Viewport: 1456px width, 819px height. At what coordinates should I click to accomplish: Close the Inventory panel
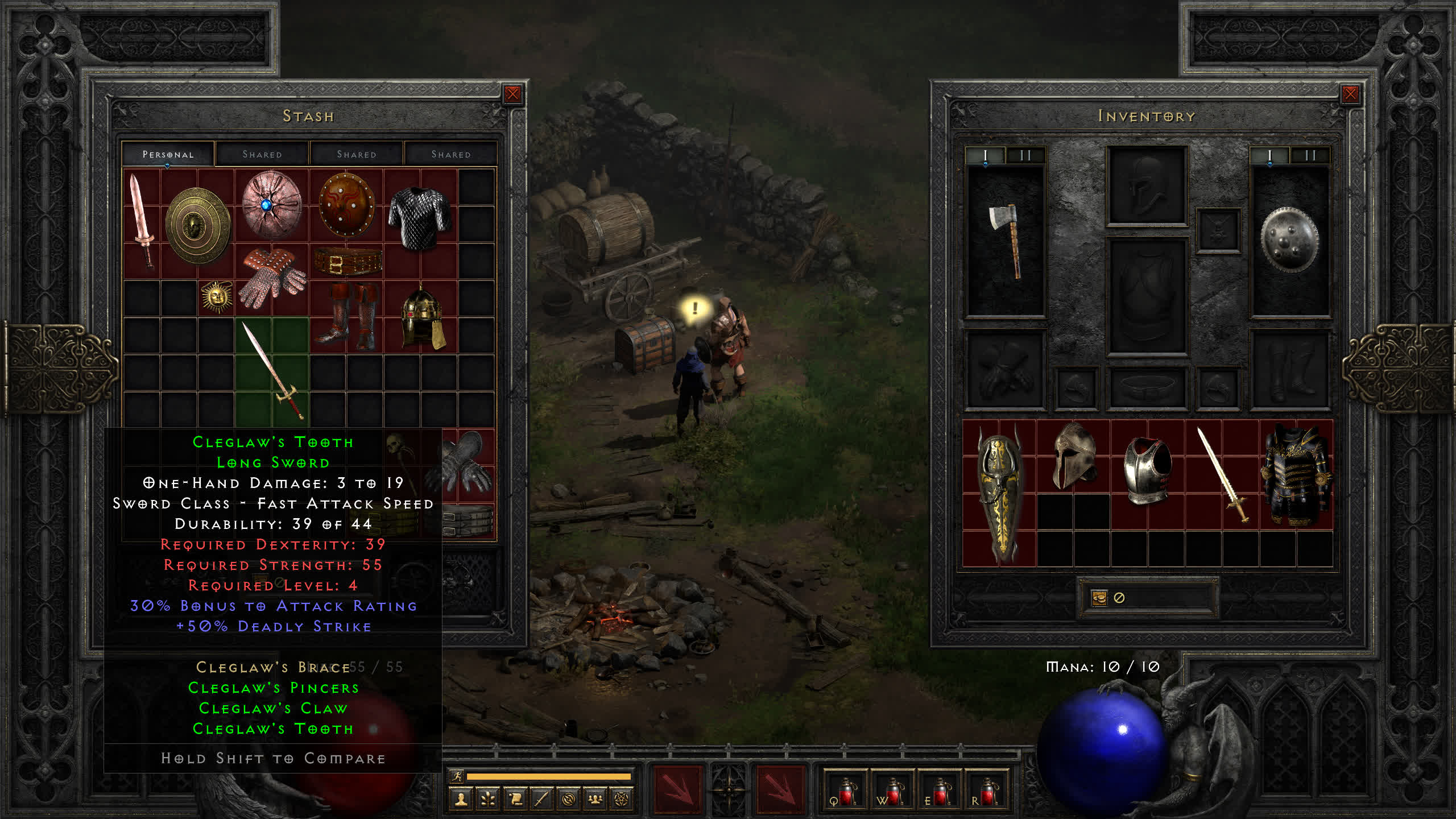click(x=1350, y=94)
